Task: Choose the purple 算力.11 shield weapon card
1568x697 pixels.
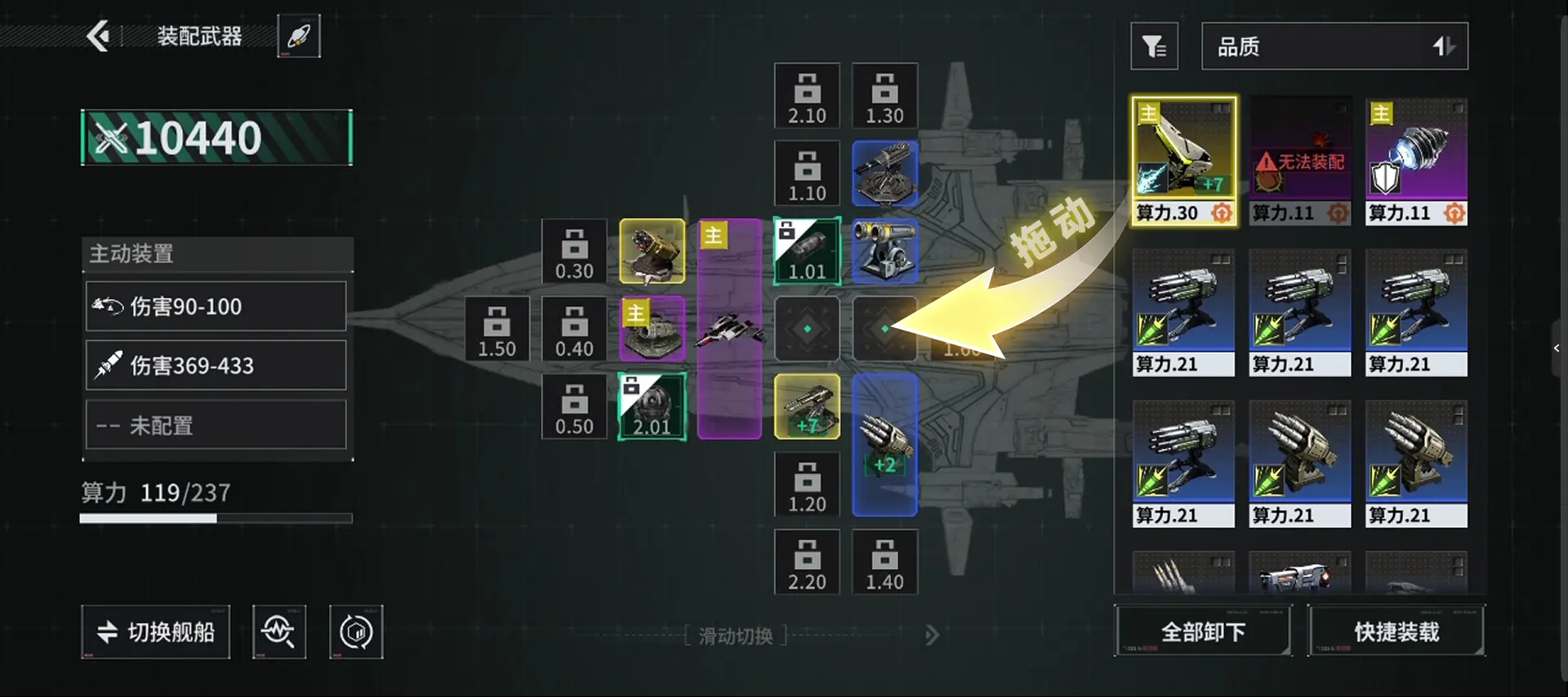Action: [x=1416, y=161]
